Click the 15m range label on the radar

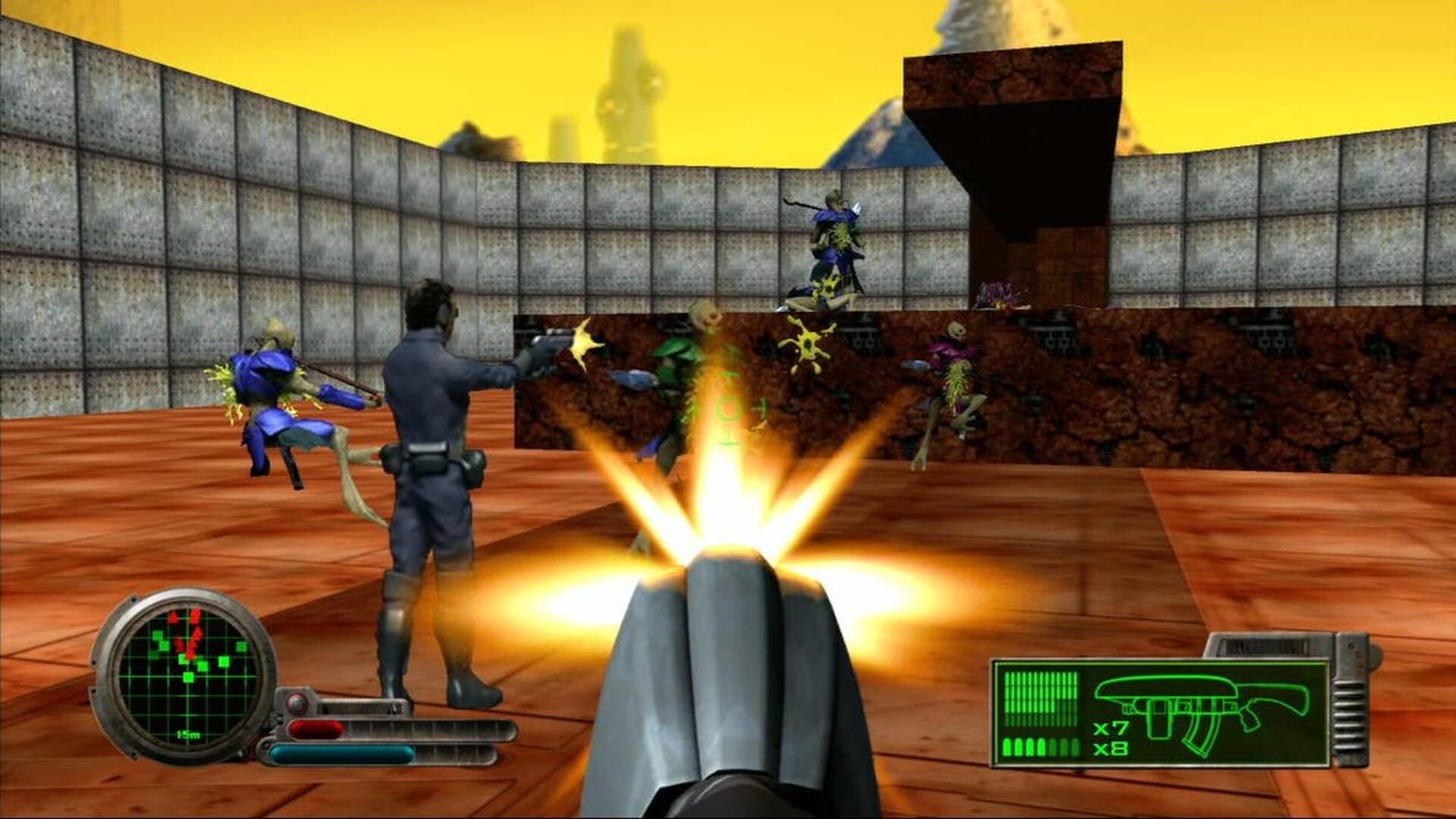188,735
